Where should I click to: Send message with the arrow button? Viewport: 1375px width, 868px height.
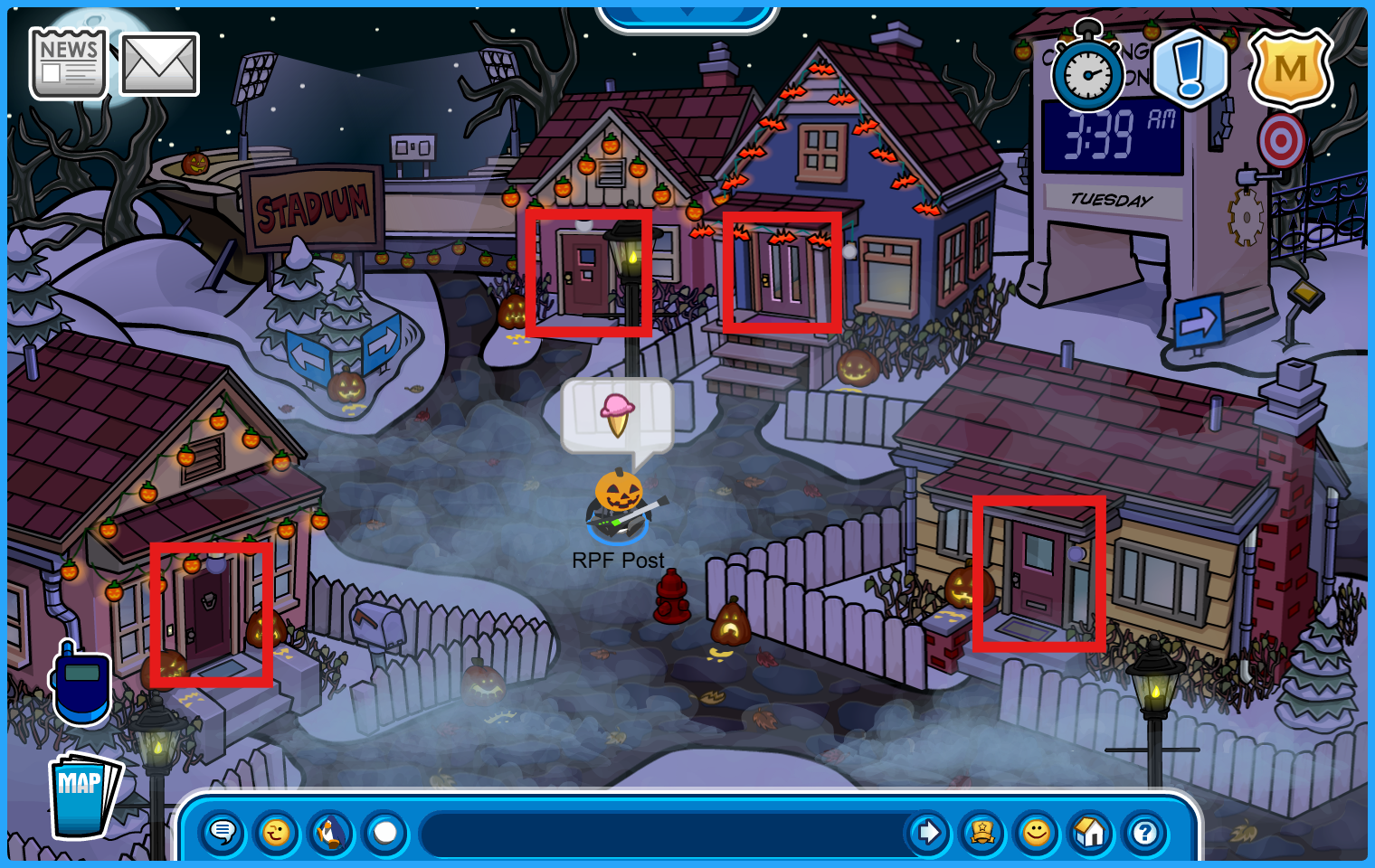(928, 832)
